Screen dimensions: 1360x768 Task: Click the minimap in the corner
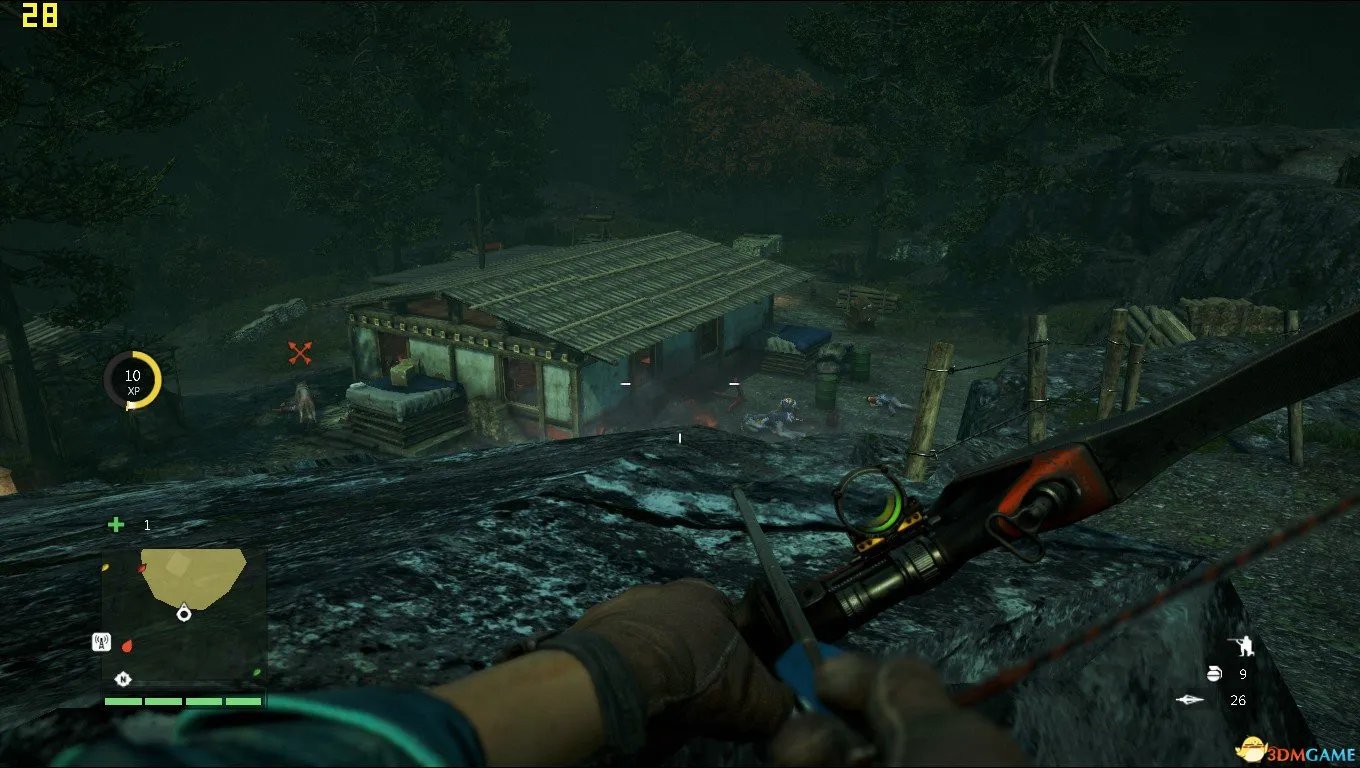pos(184,617)
